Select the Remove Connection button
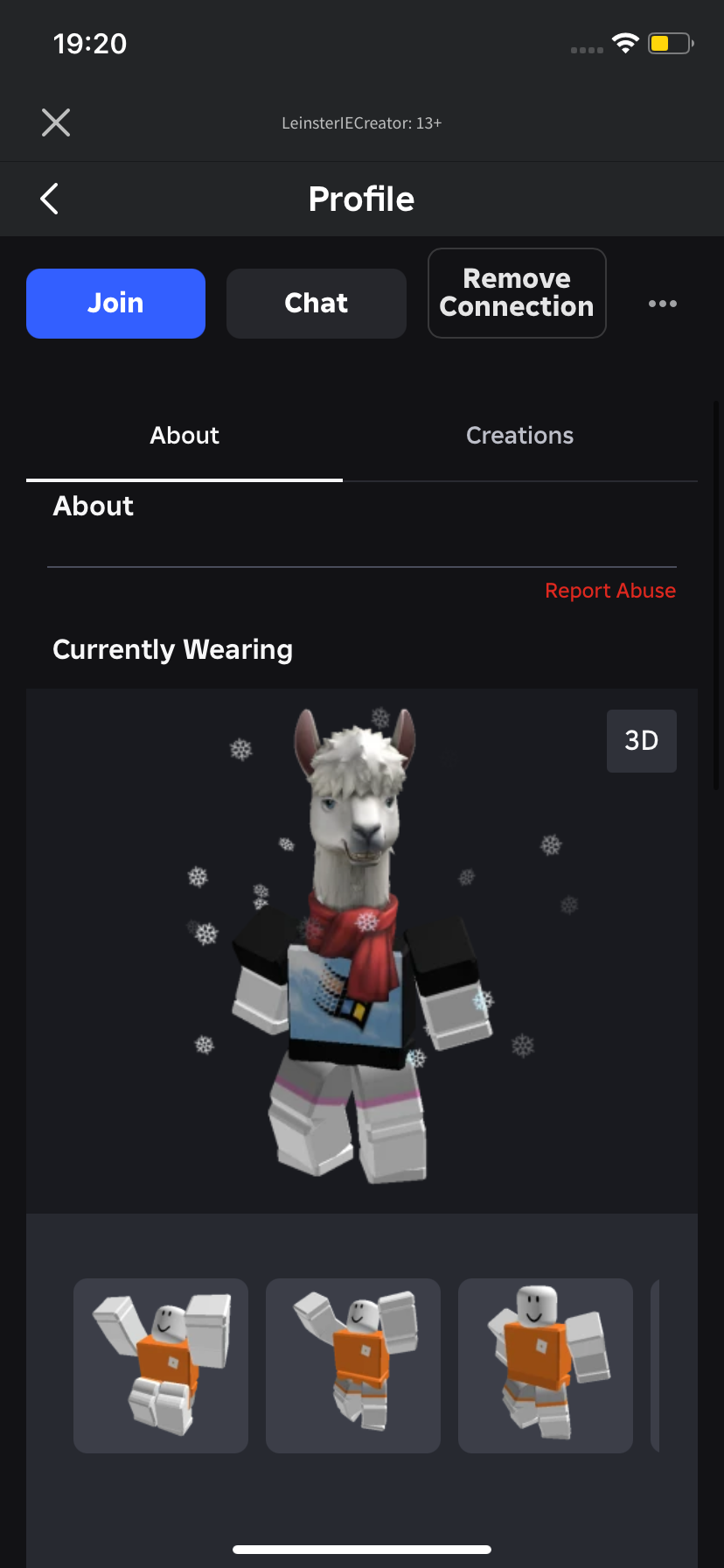 tap(517, 293)
